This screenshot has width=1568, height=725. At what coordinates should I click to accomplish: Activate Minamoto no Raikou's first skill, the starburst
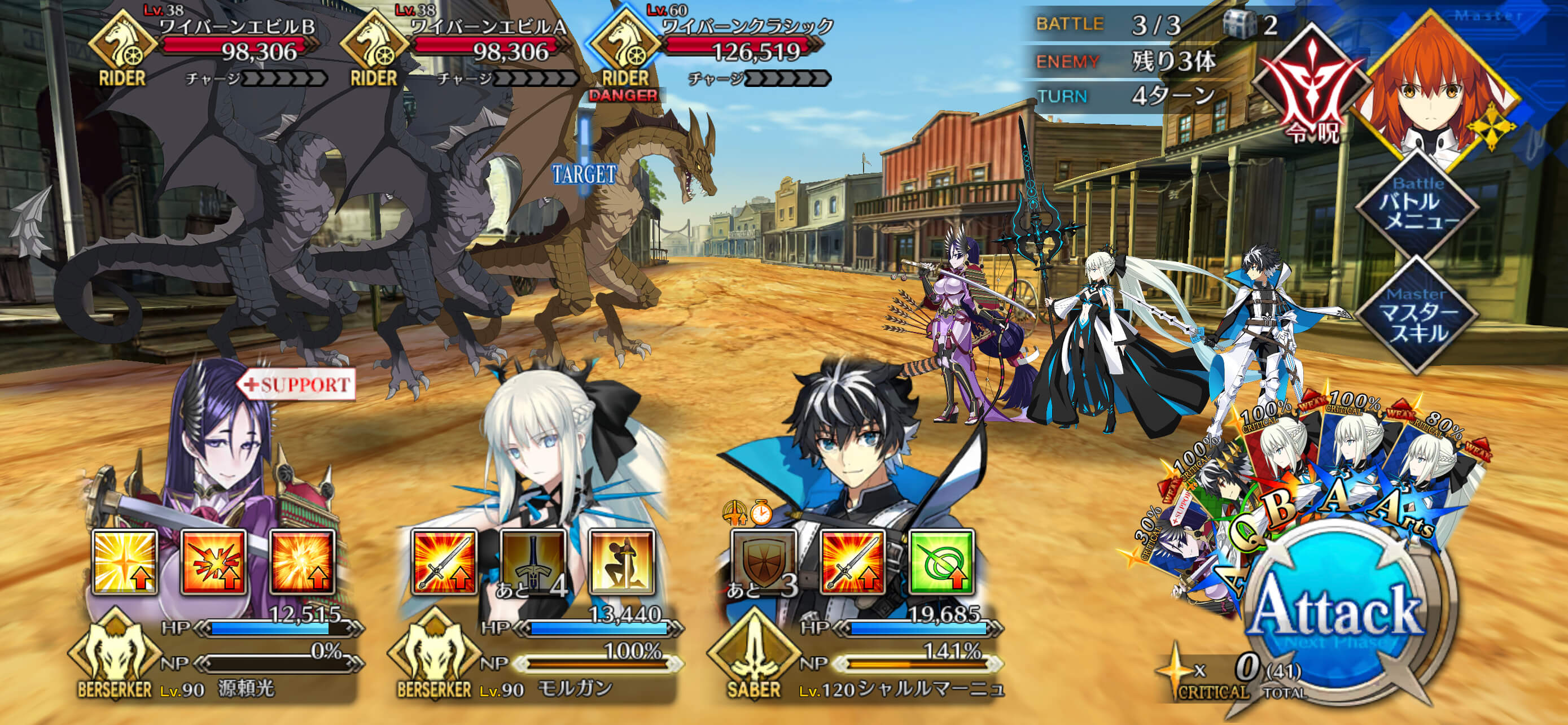pyautogui.click(x=125, y=562)
